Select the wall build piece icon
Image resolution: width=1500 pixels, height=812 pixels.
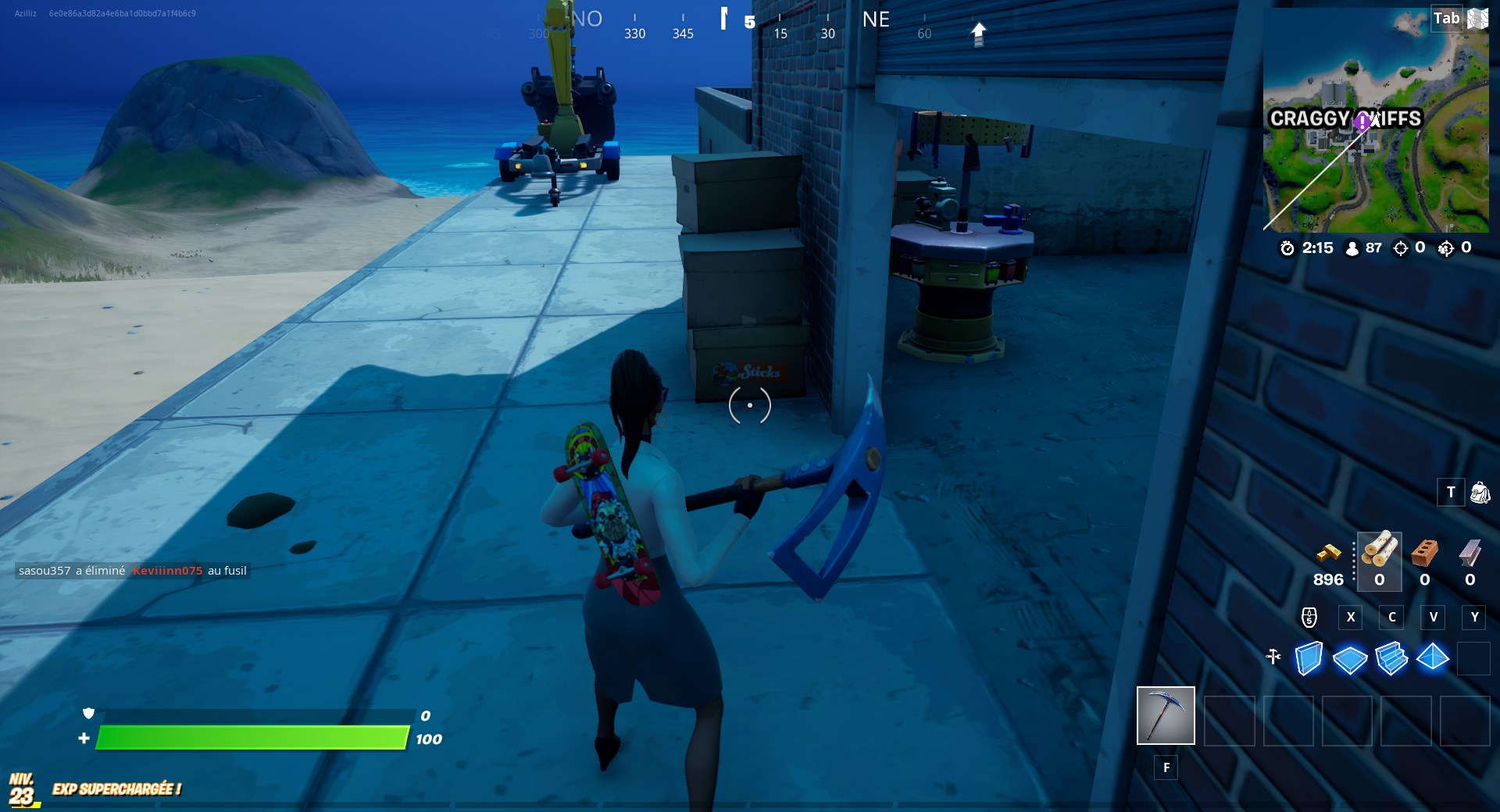[x=1310, y=658]
